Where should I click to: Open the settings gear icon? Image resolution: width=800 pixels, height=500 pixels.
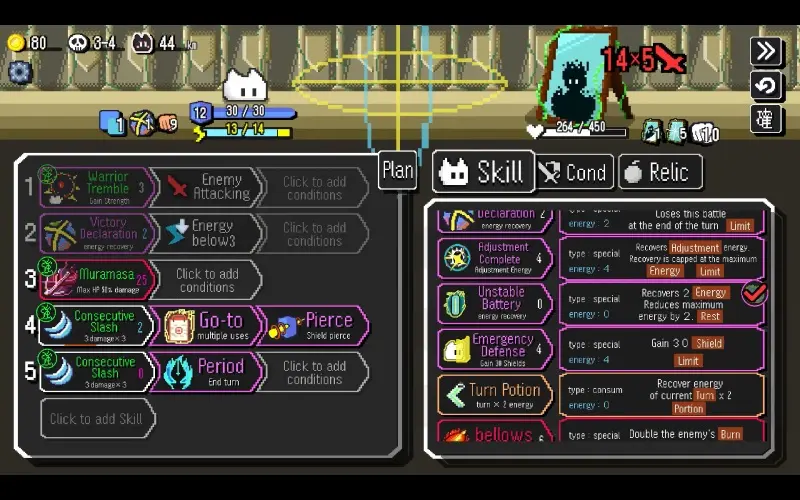click(20, 72)
